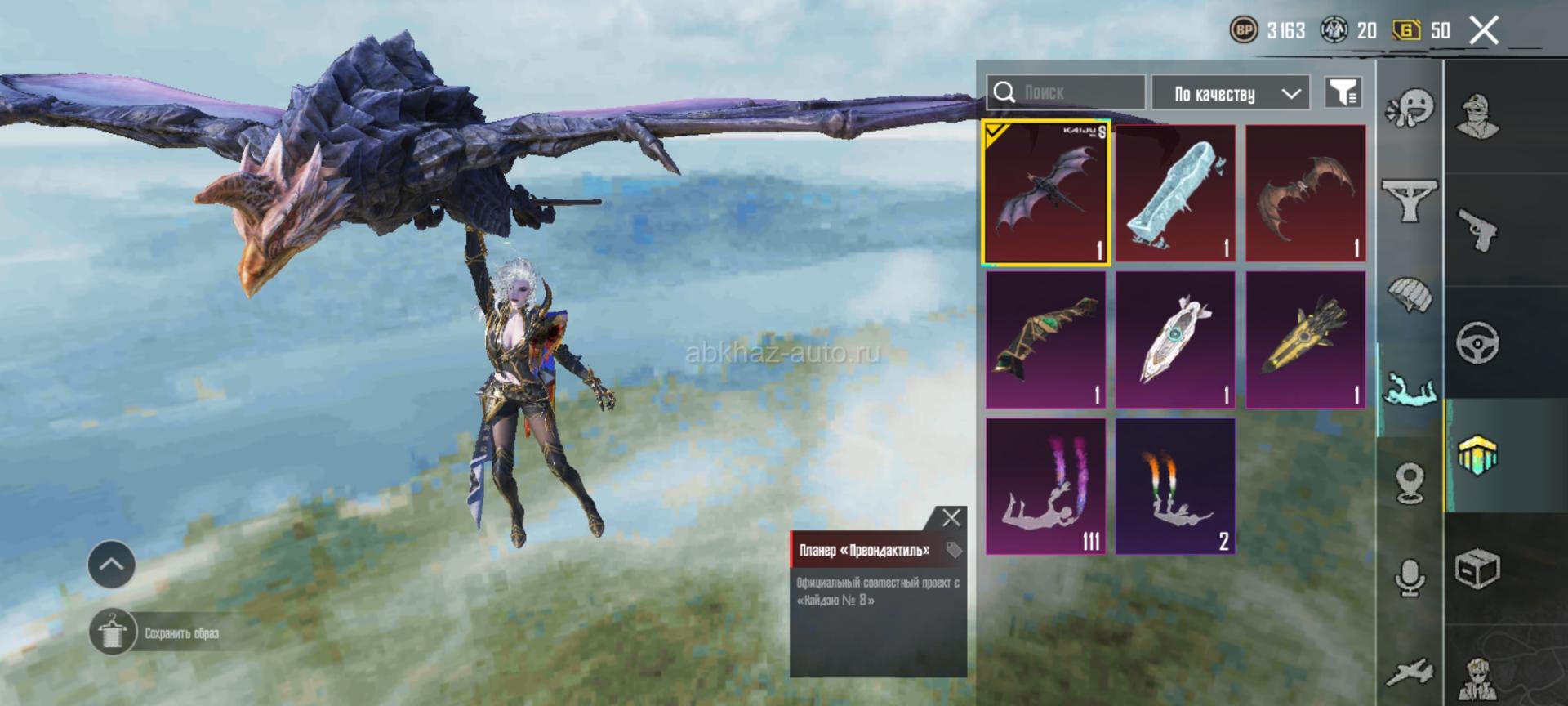Open the vehicle steering wheel tab
The width and height of the screenshot is (1568, 706).
1478,342
